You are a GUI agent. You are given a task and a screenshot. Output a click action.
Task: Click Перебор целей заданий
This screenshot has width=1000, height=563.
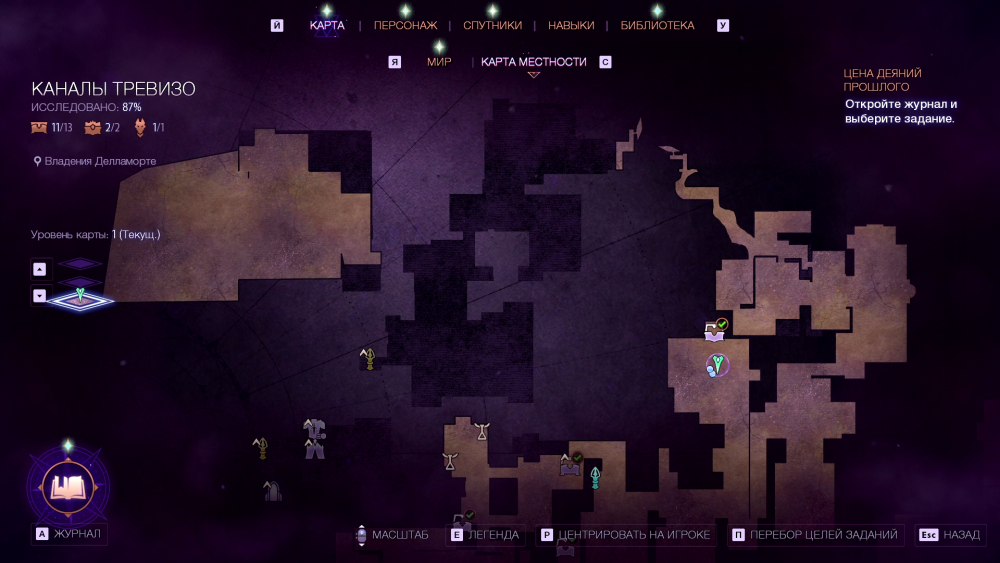tap(815, 535)
